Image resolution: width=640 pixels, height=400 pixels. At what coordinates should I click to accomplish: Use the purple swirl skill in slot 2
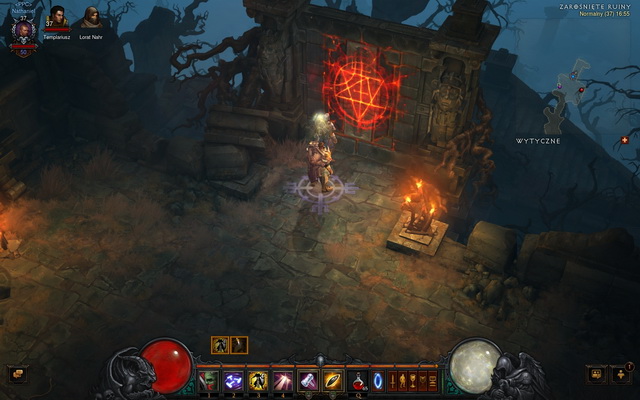[x=234, y=380]
